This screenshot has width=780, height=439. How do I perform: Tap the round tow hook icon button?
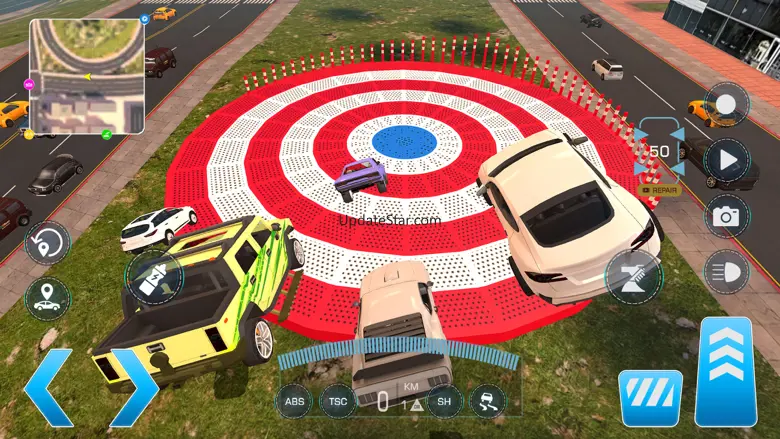click(x=633, y=275)
